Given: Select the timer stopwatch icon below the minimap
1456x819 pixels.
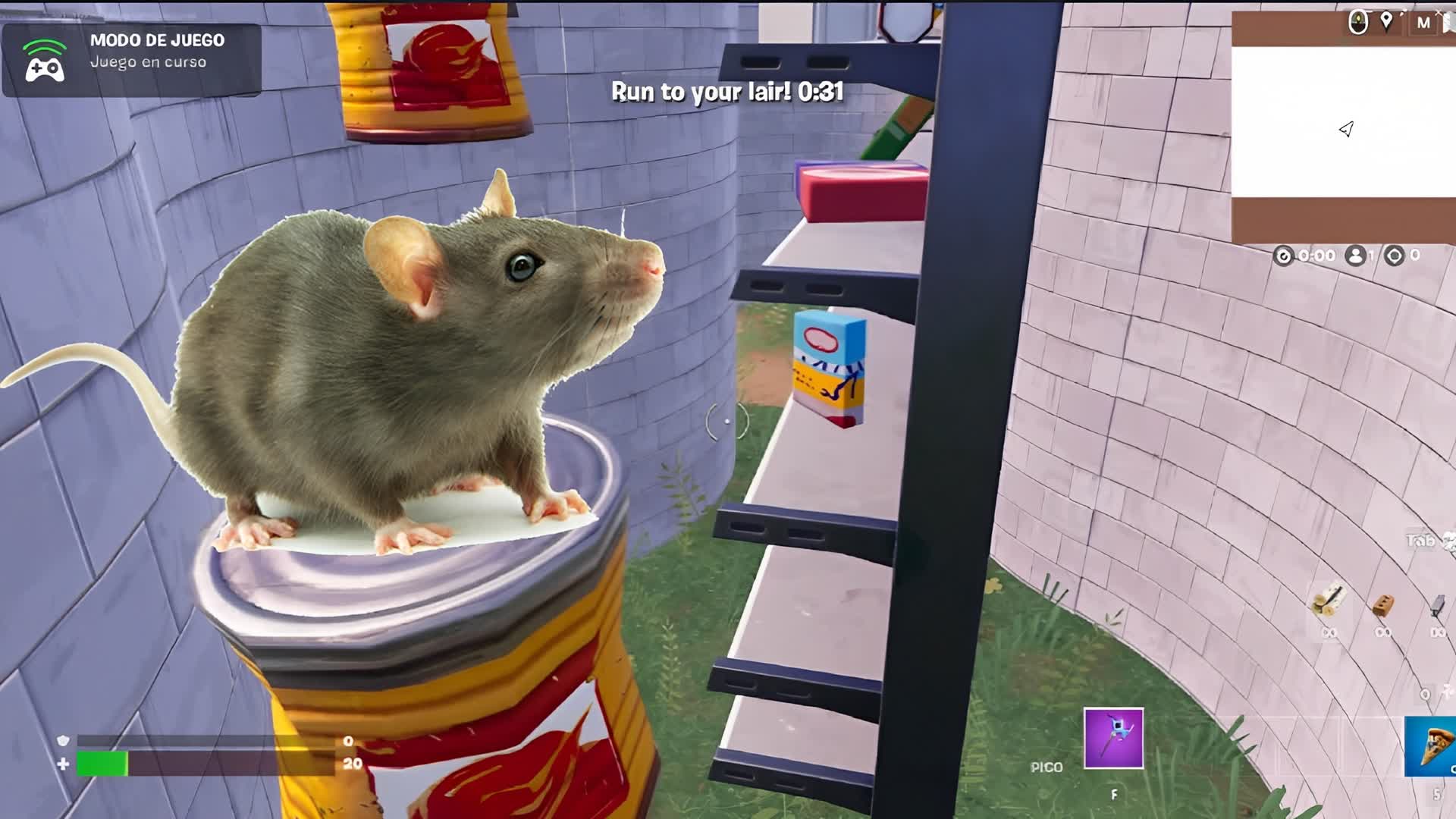Looking at the screenshot, I should point(1285,256).
